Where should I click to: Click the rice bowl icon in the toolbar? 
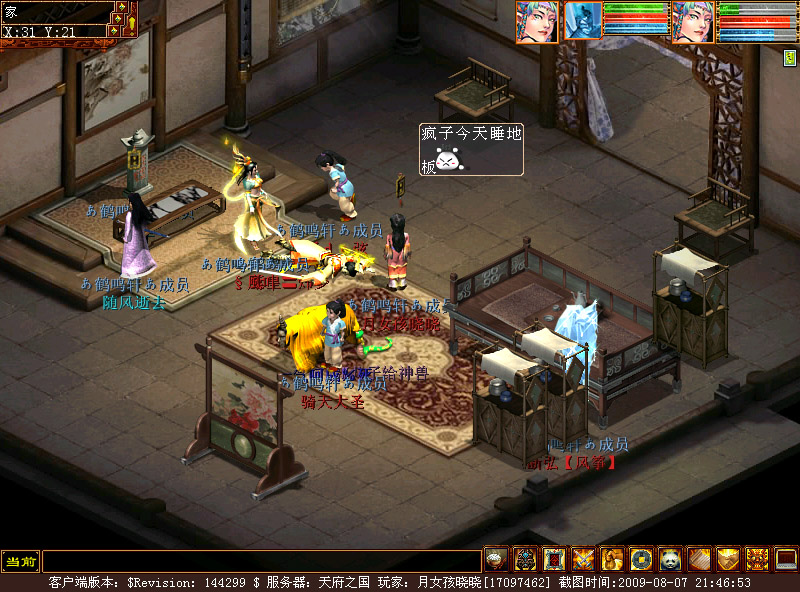pos(495,559)
